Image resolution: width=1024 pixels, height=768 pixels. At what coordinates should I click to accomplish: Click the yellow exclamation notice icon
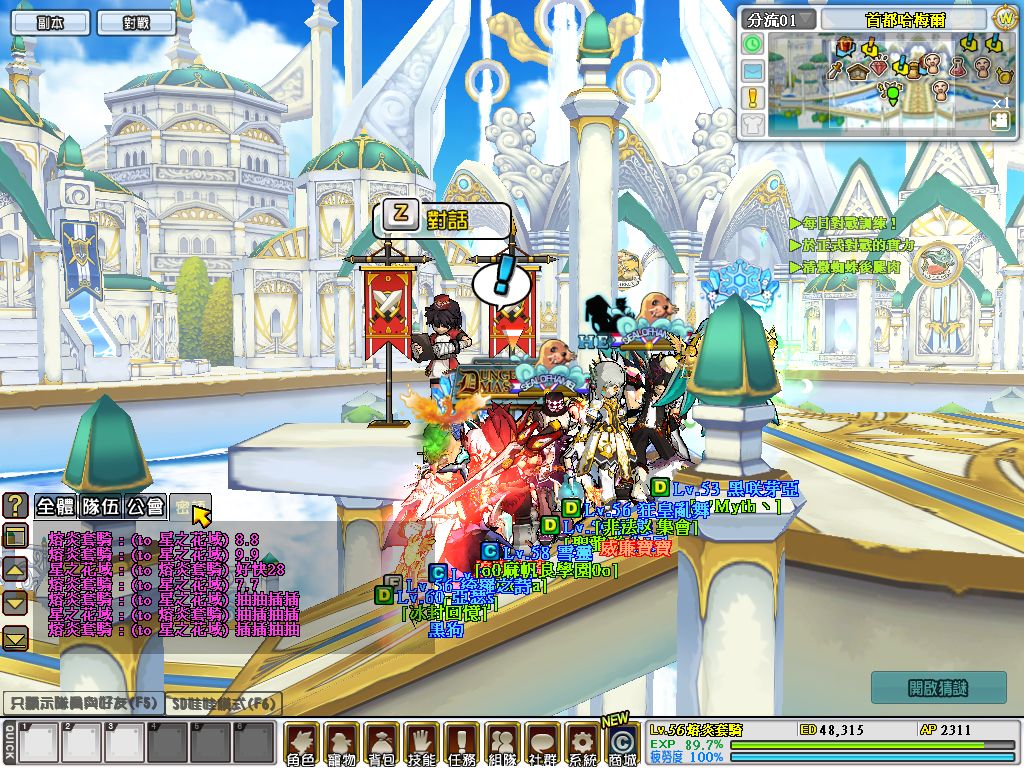(752, 98)
